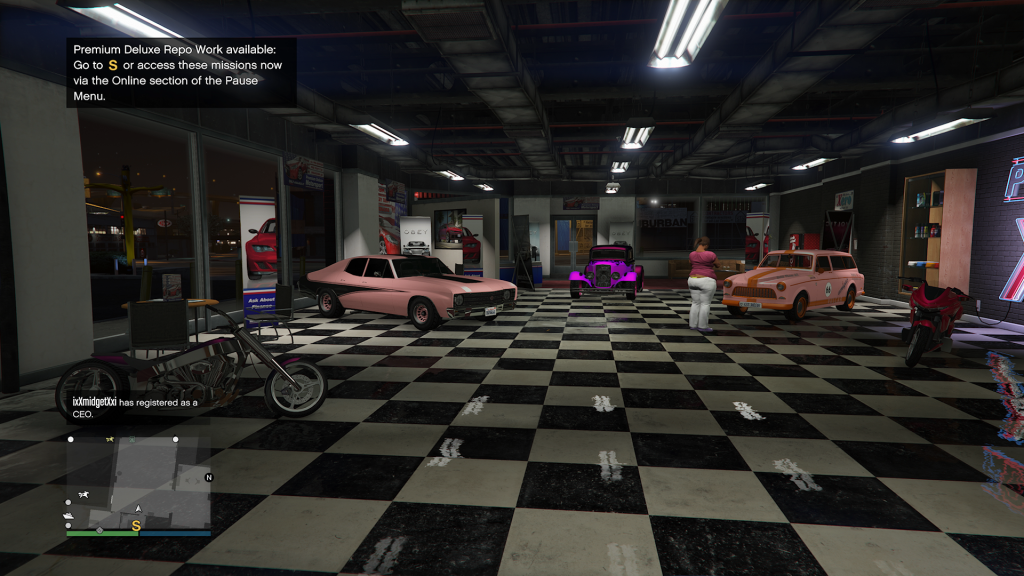Screen dimensions: 1024x576
Task: Select the boat blip on the minimap
Action: [68, 517]
